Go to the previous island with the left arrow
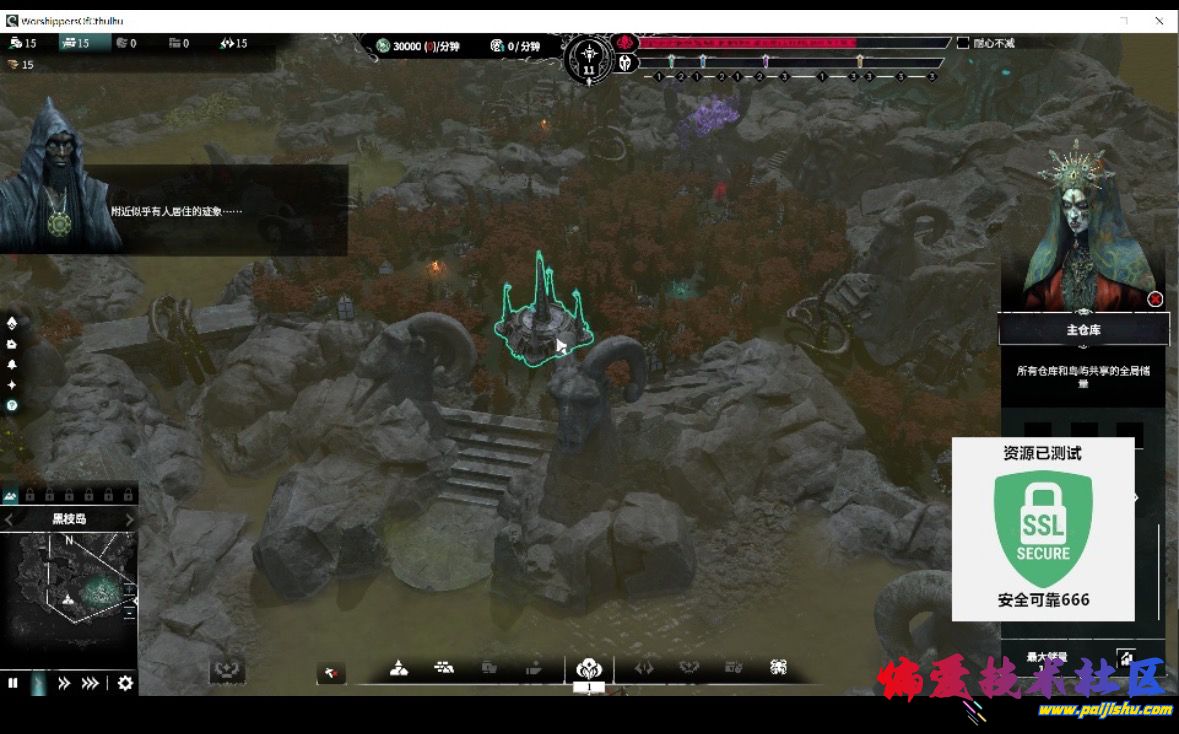 [9, 520]
